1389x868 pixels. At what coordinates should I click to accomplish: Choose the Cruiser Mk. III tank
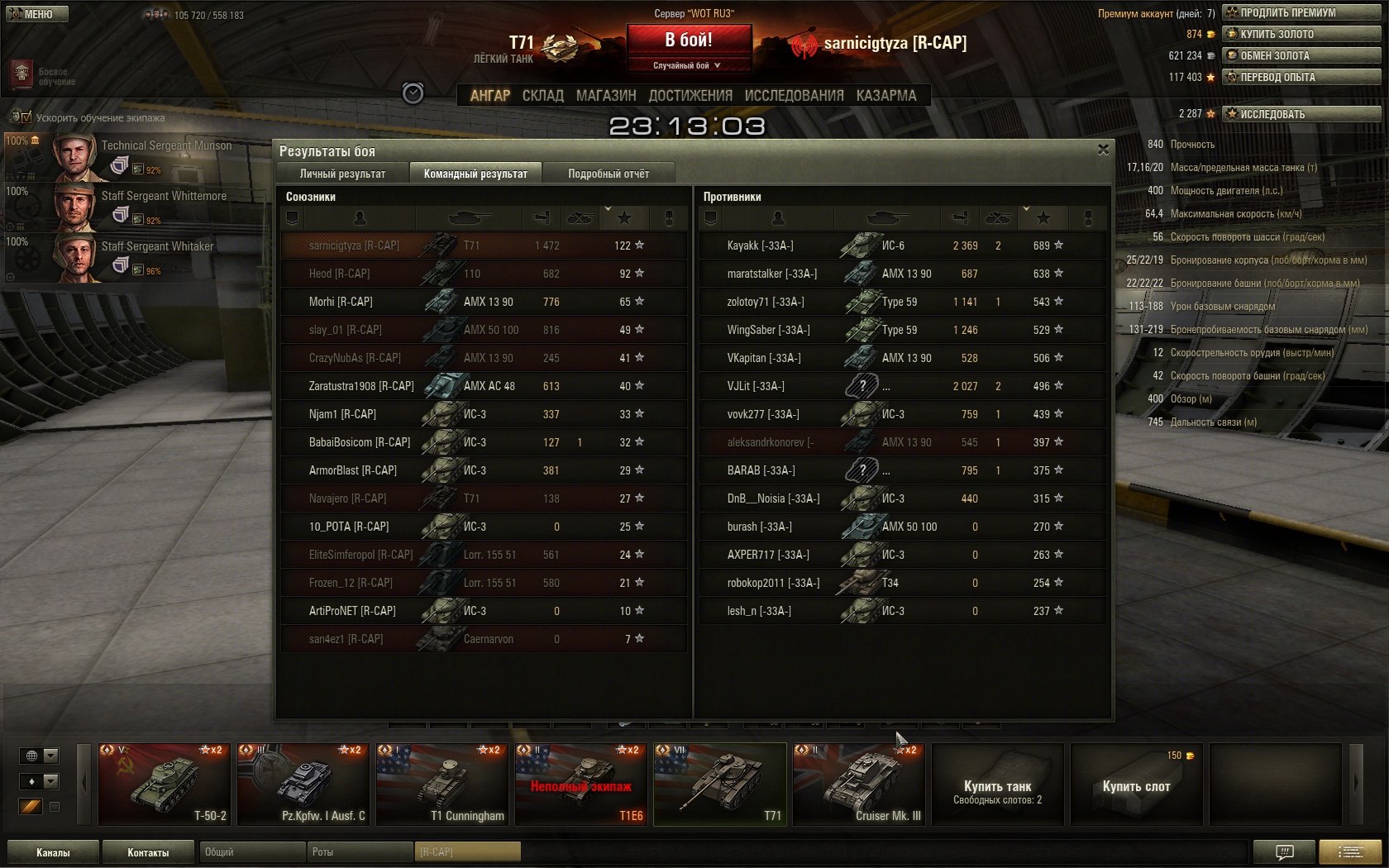coord(858,784)
